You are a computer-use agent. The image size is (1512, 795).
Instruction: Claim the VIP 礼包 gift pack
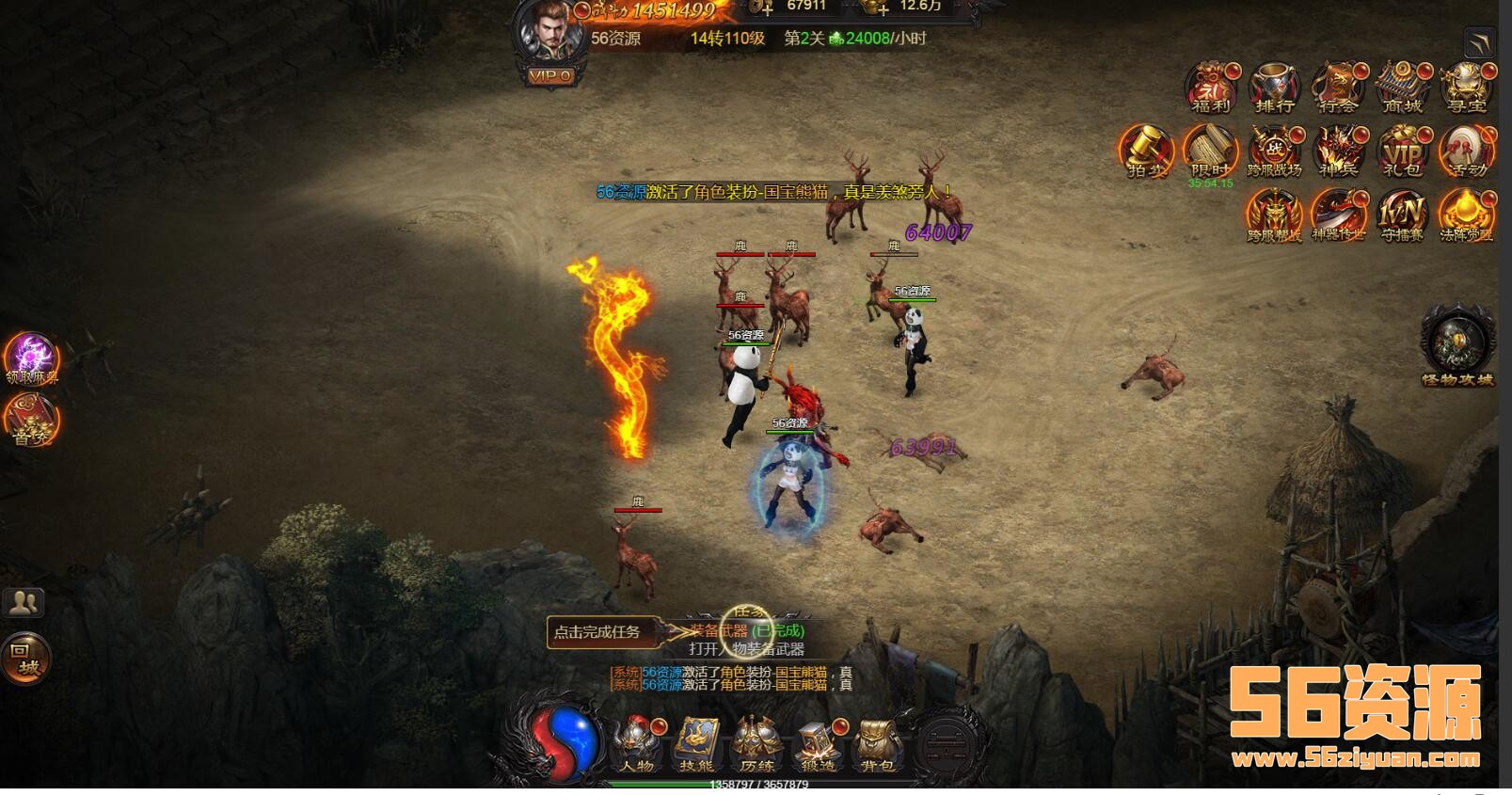(x=1402, y=151)
